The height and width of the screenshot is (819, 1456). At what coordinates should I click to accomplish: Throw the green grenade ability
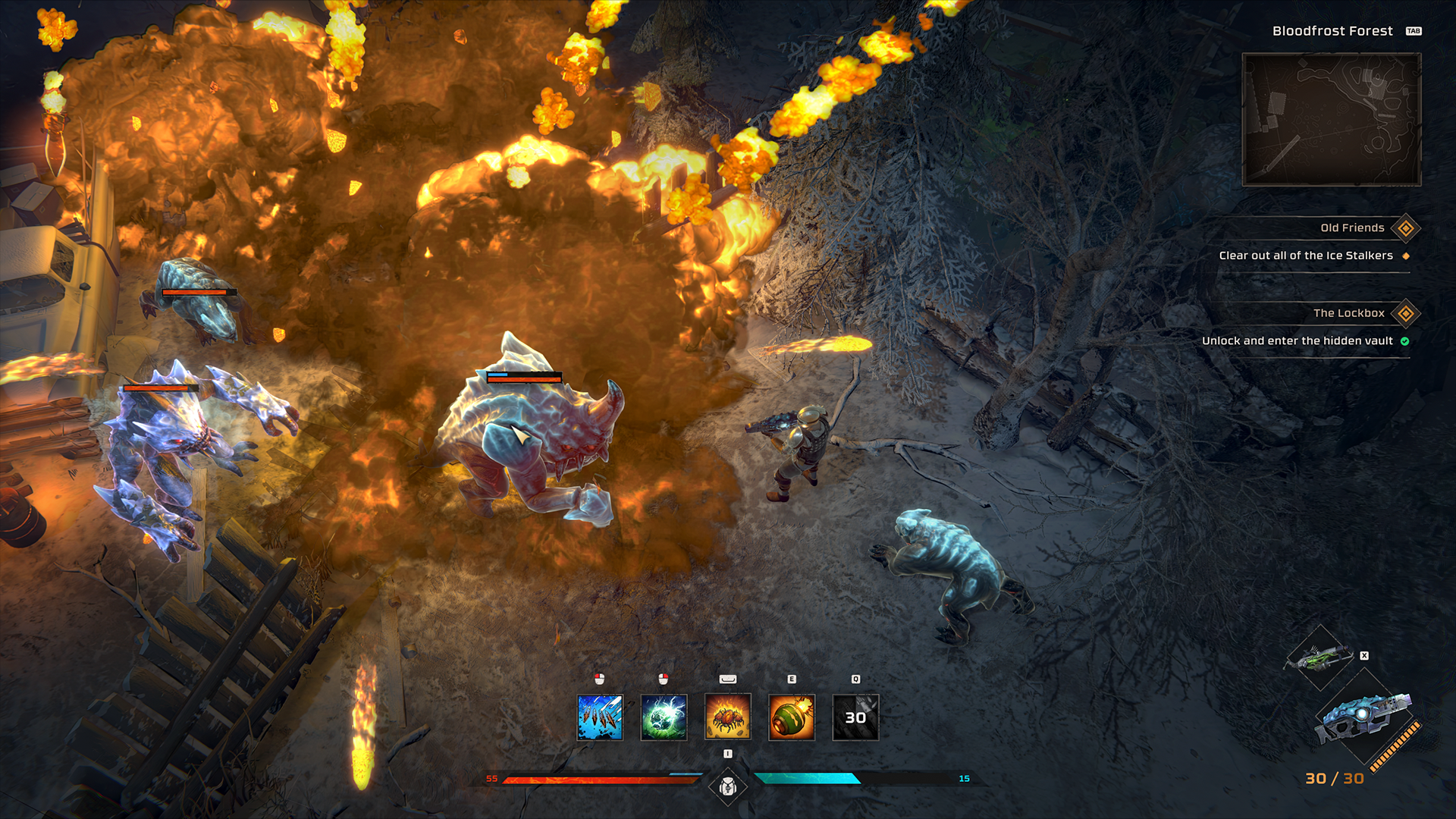pos(792,717)
